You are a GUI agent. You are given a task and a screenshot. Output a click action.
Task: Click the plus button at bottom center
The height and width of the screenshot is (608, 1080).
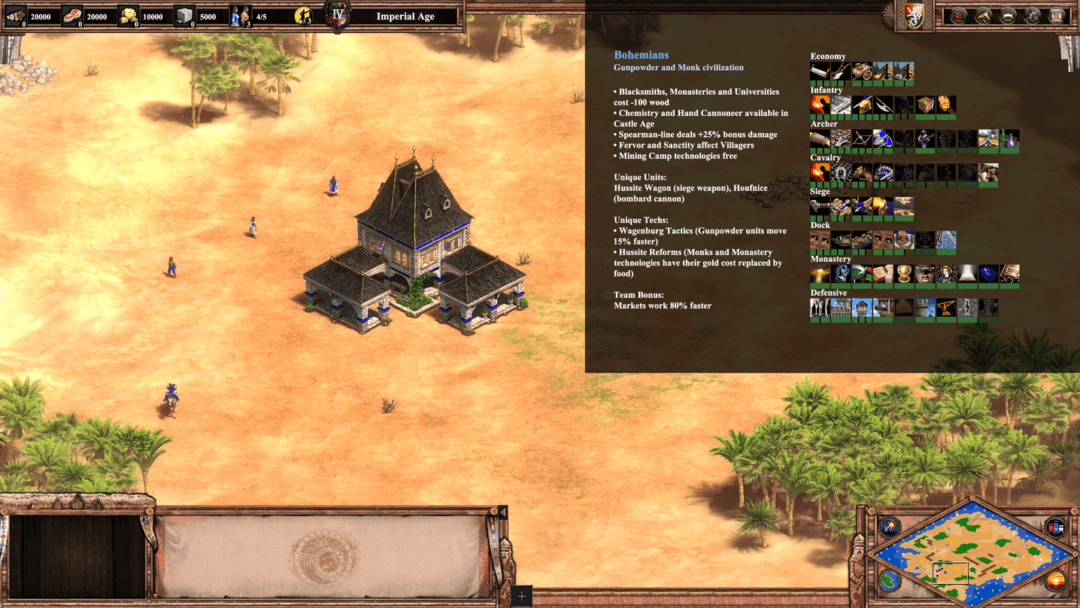click(x=521, y=597)
